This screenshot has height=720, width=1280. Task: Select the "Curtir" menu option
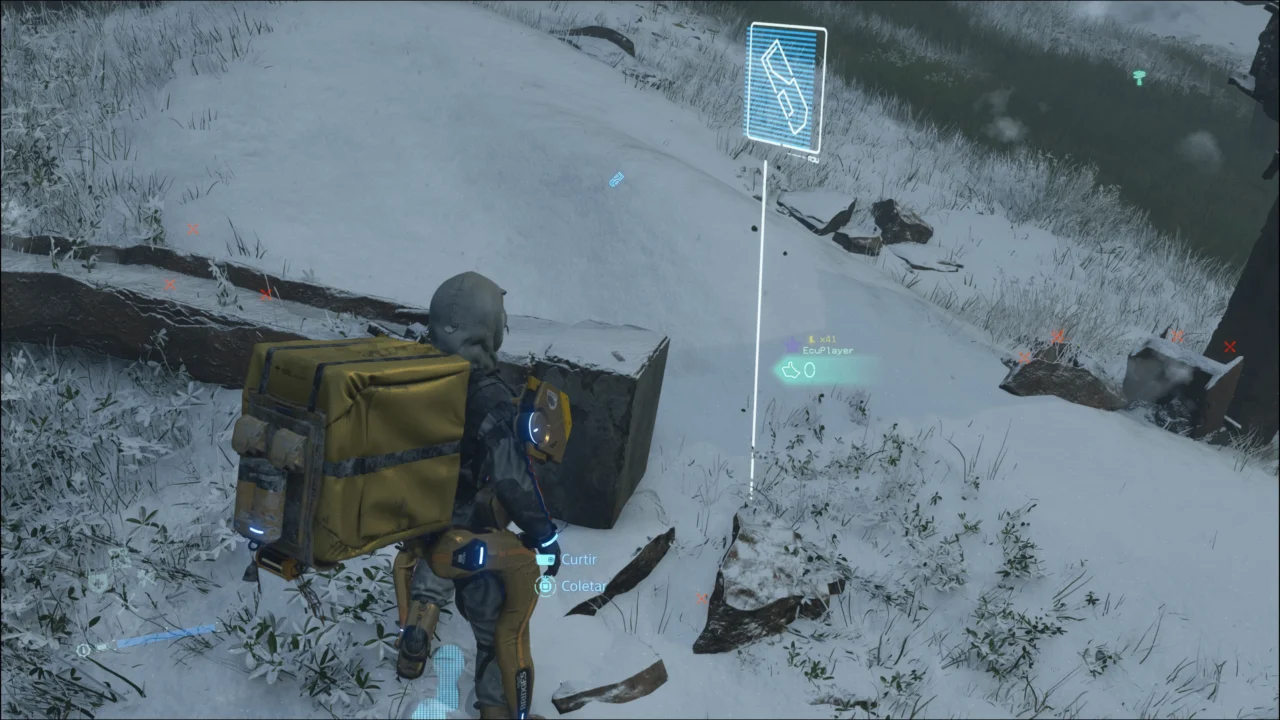(578, 559)
